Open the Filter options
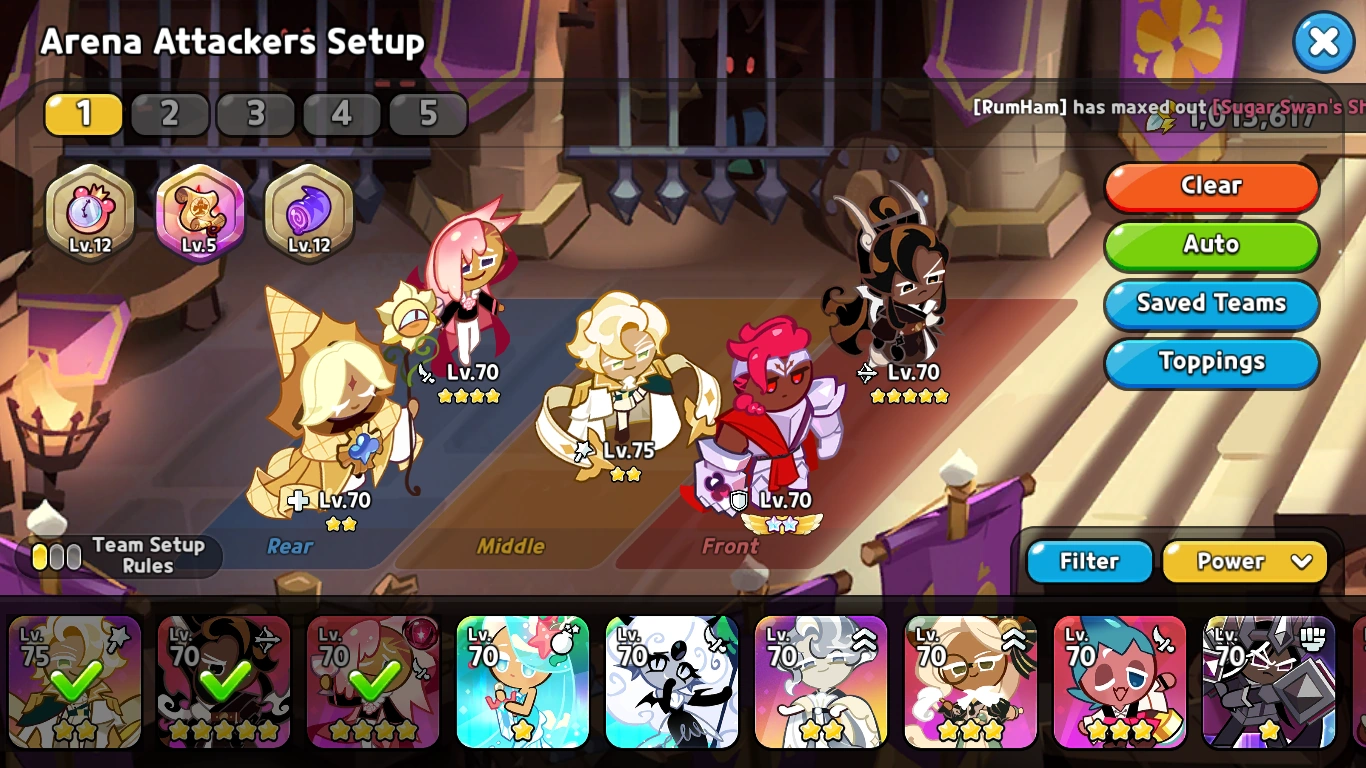 (x=1089, y=561)
